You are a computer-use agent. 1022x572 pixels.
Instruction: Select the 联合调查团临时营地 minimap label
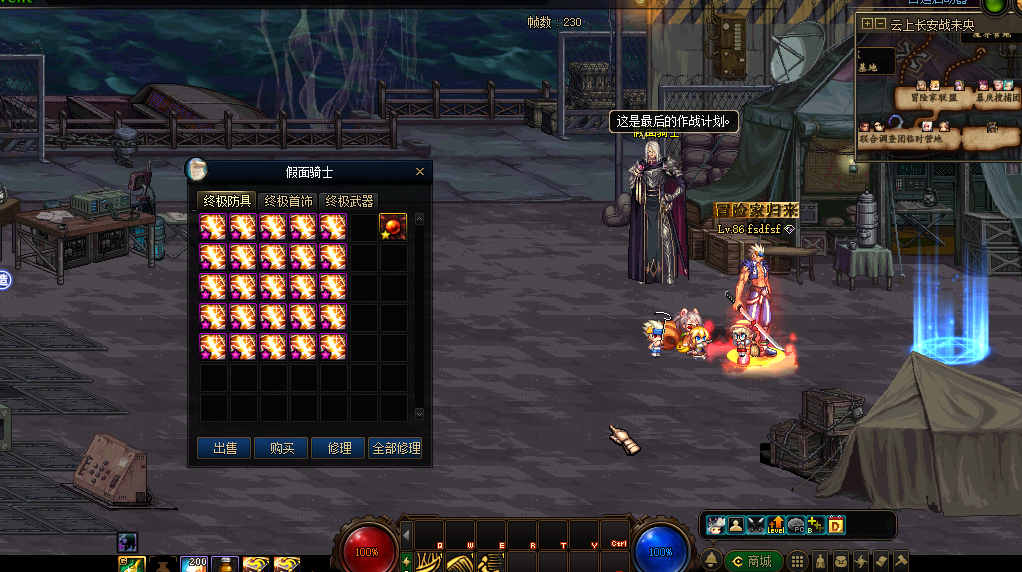900,139
